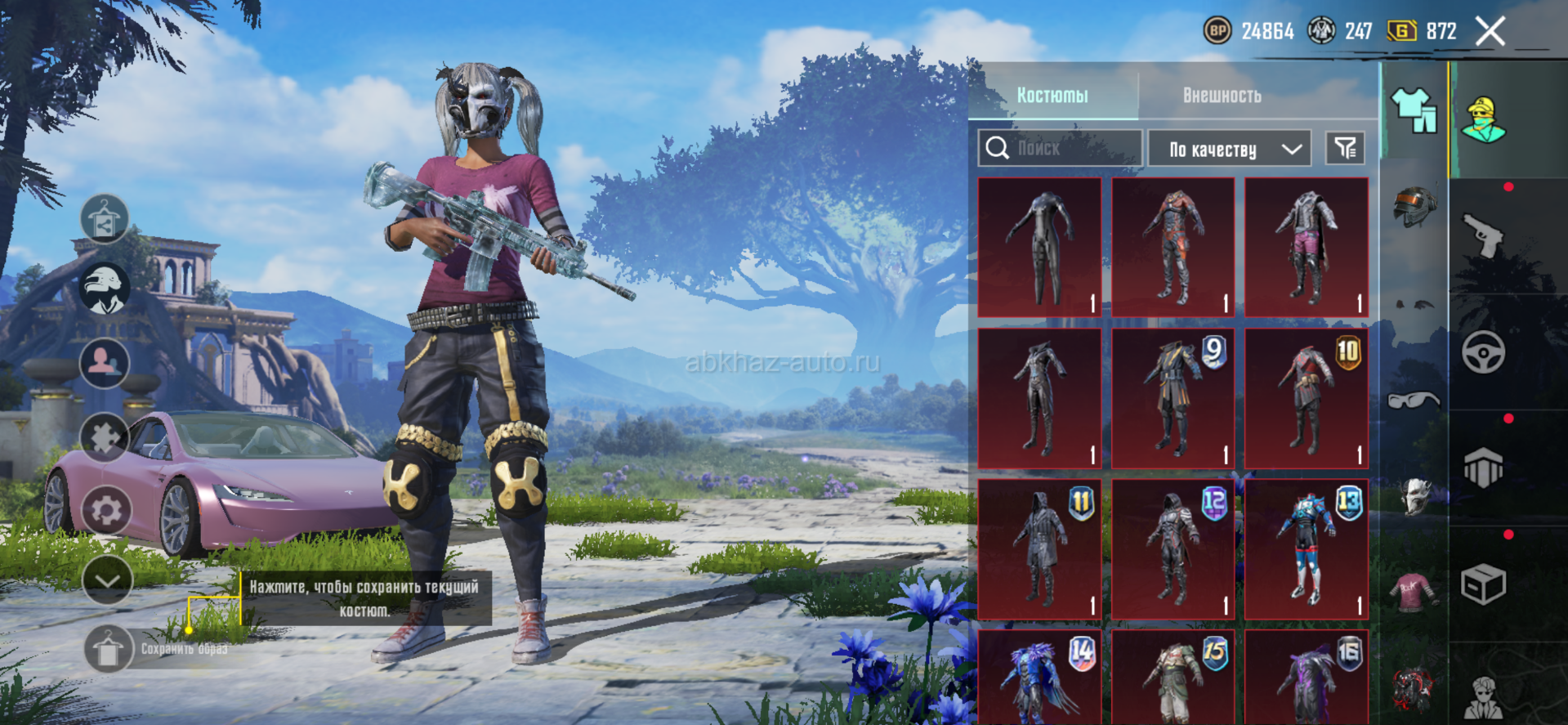Select the outfit with badge 9
1568x725 pixels.
click(x=1173, y=399)
